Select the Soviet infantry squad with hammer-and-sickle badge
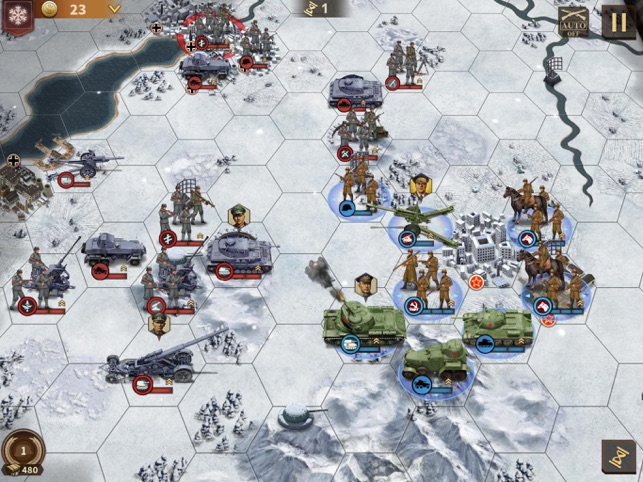643x482 pixels. 423,278
